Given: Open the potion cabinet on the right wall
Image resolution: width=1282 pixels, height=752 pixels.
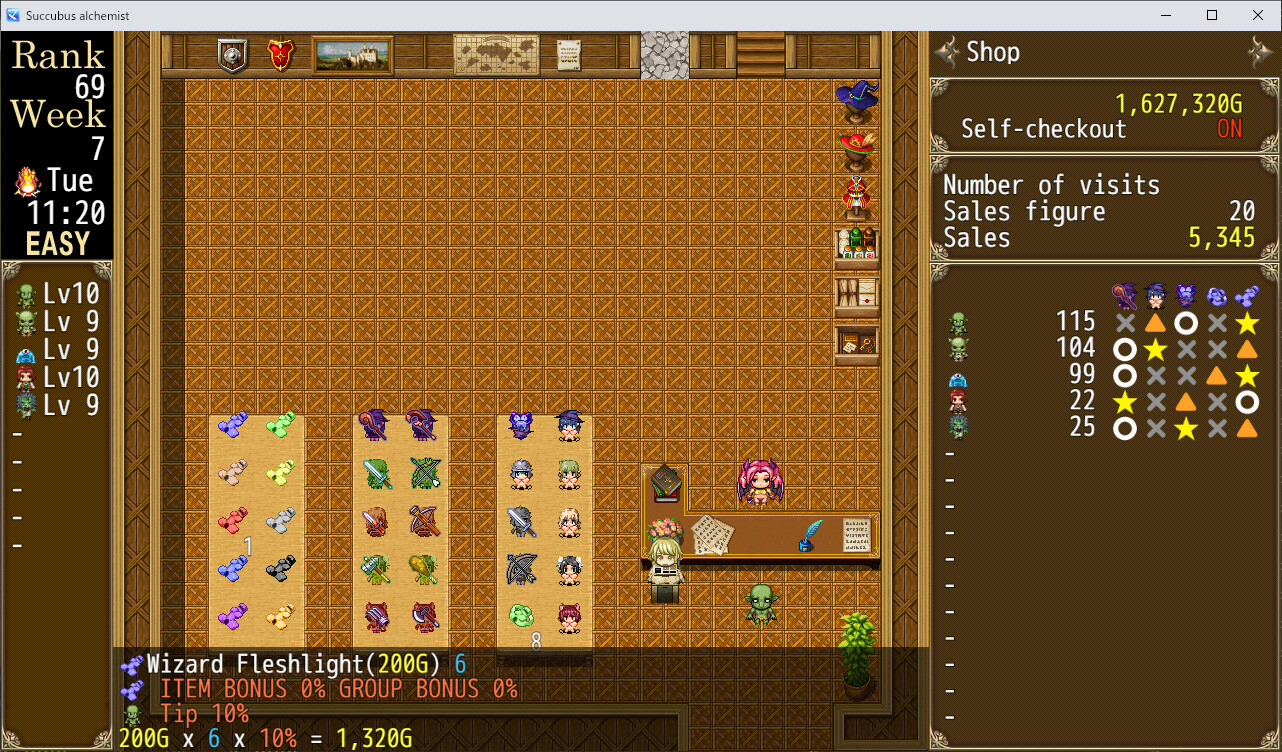Looking at the screenshot, I should tap(857, 244).
